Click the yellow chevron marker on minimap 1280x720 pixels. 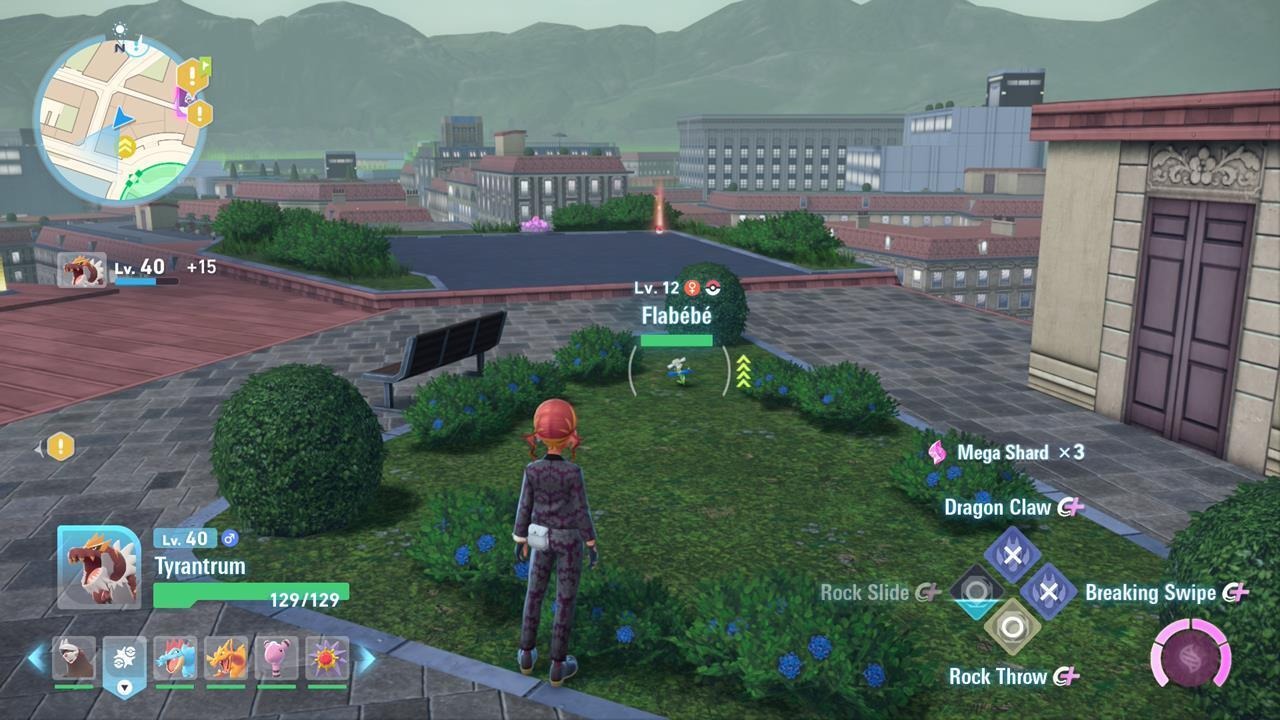(127, 147)
